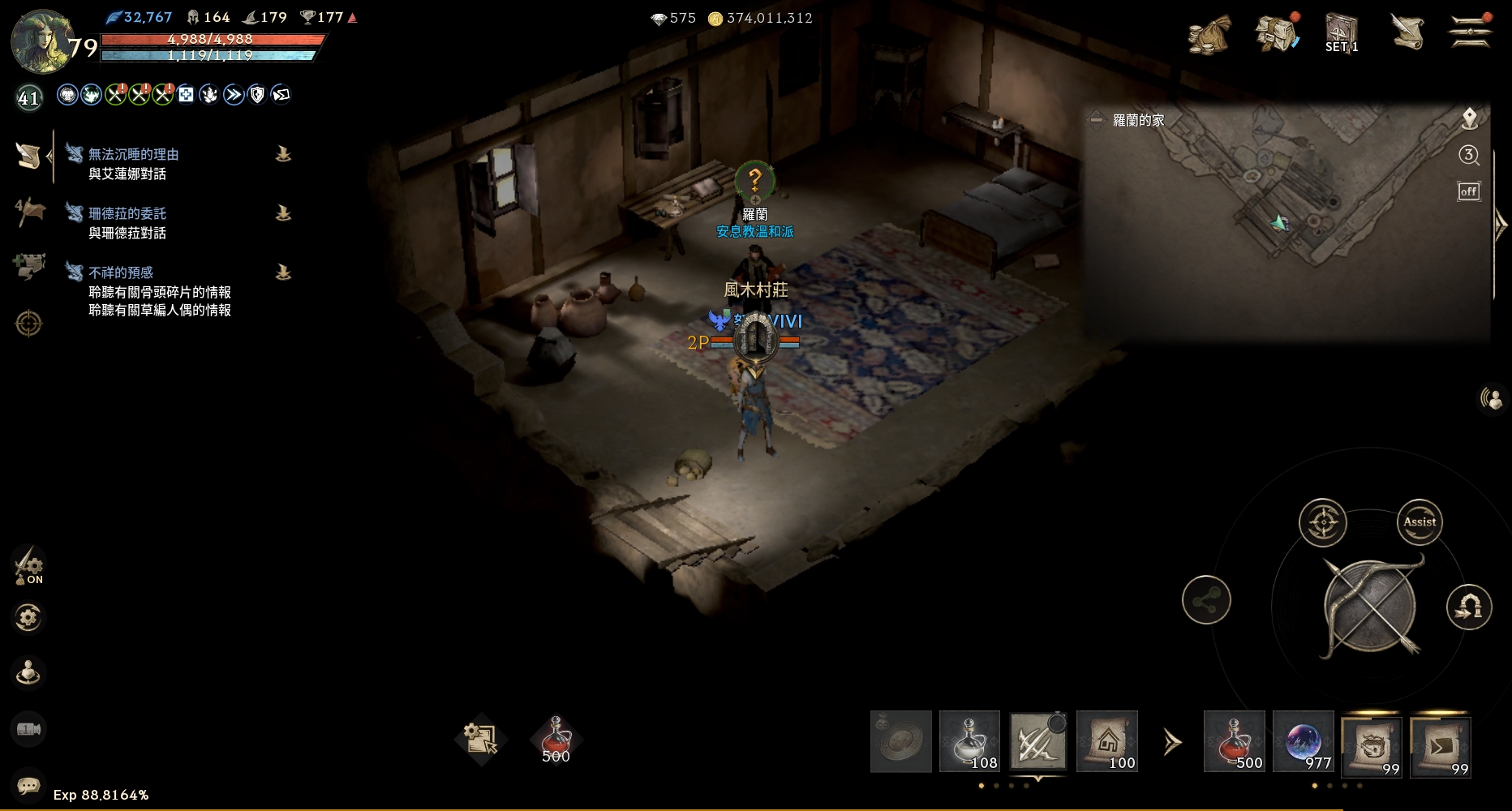Screen dimensions: 1512x811
Task: Tap the bow basic attack button
Action: pos(1370,607)
